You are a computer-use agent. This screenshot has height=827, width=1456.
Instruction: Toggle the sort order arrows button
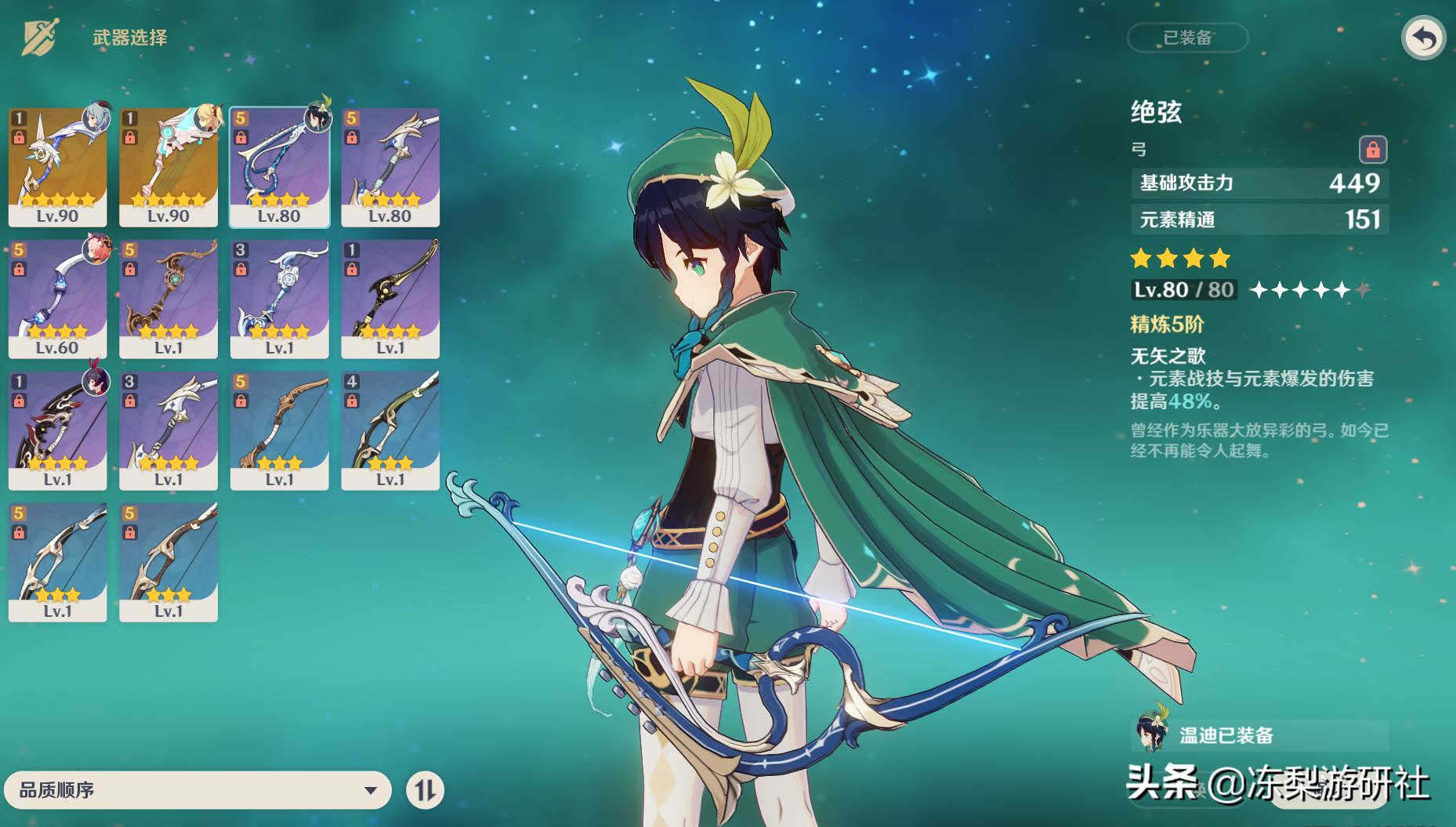tap(425, 790)
